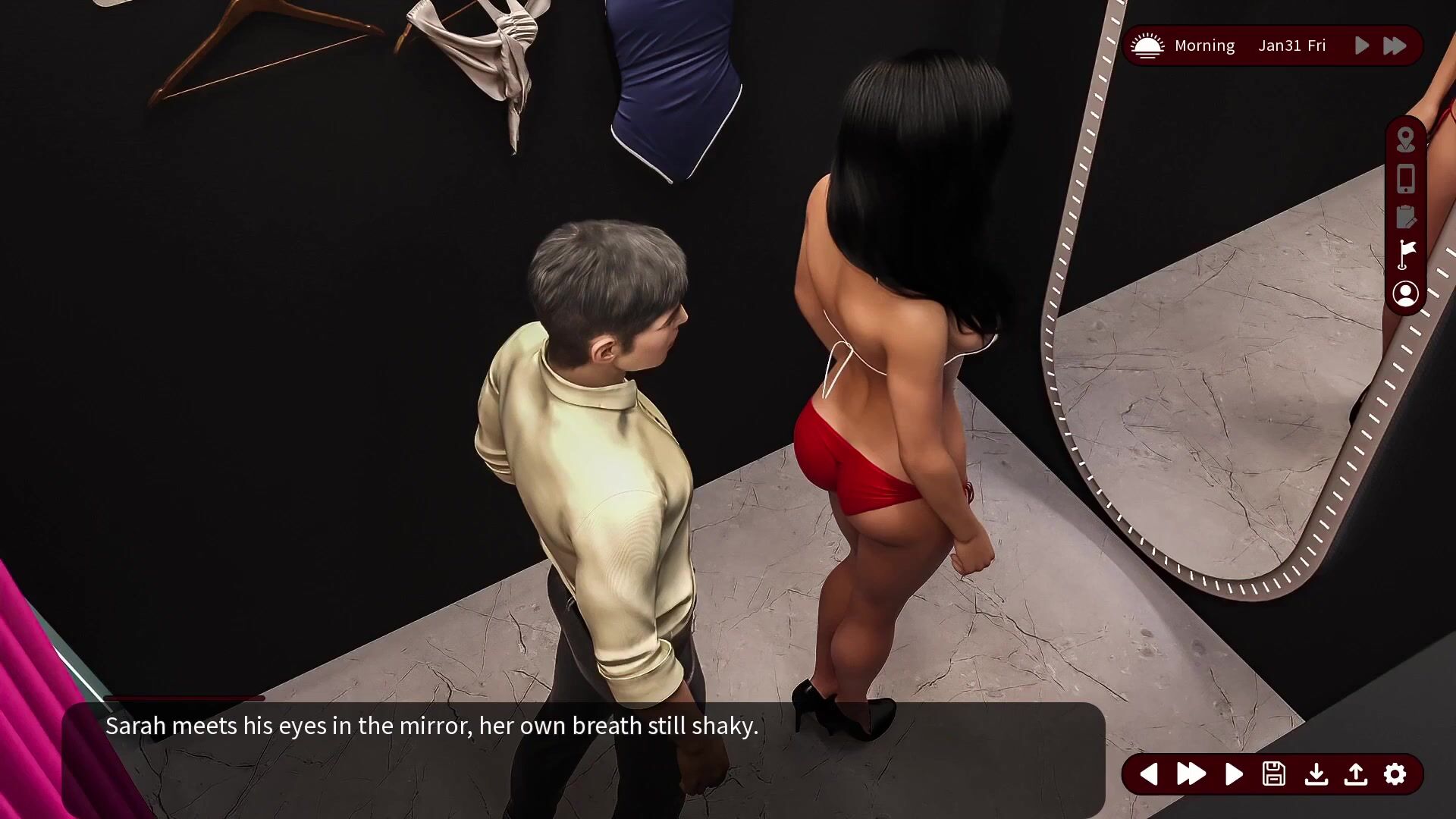Open the character profile icon

pos(1405,293)
